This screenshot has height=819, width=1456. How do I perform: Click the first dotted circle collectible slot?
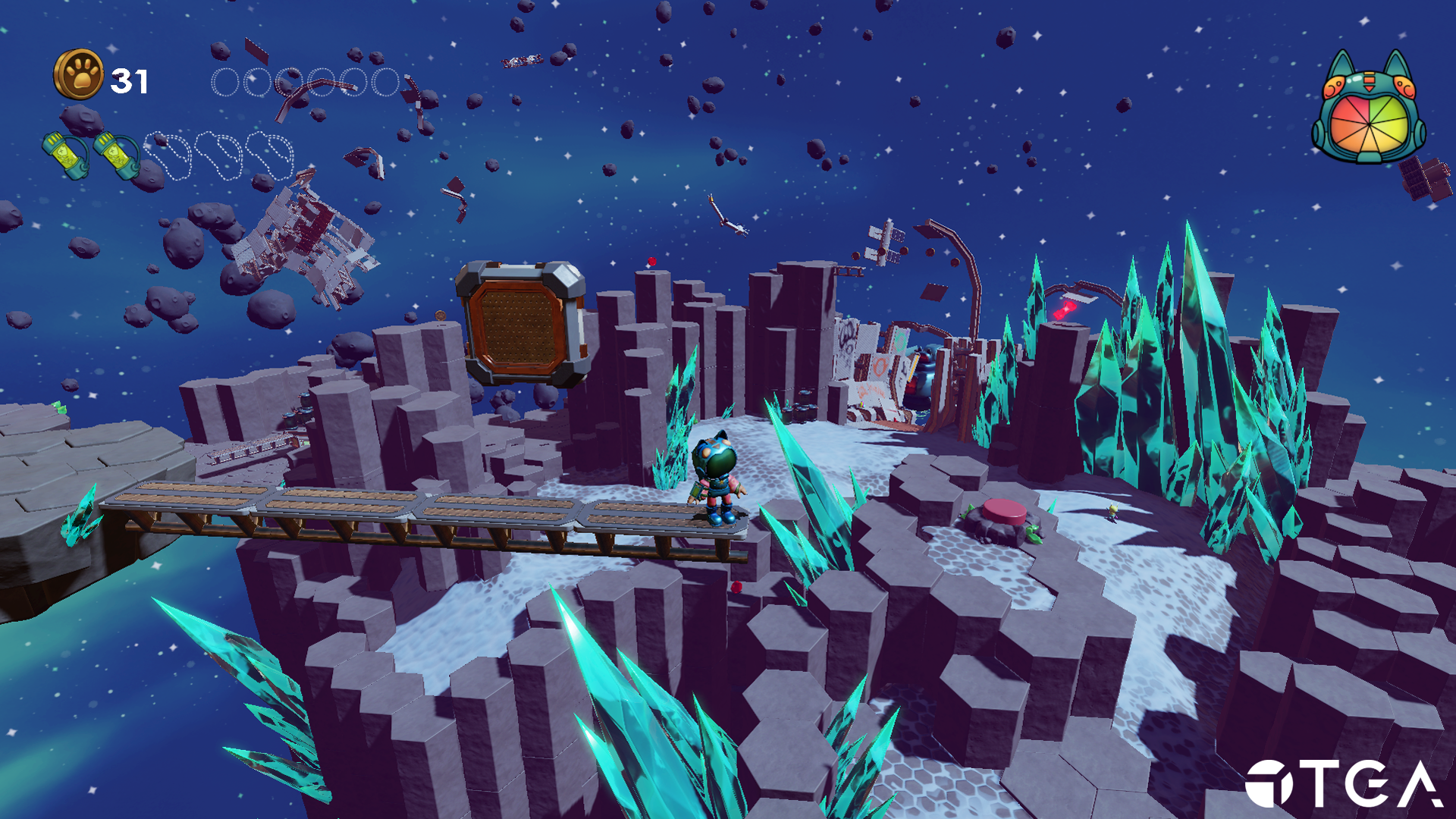225,82
